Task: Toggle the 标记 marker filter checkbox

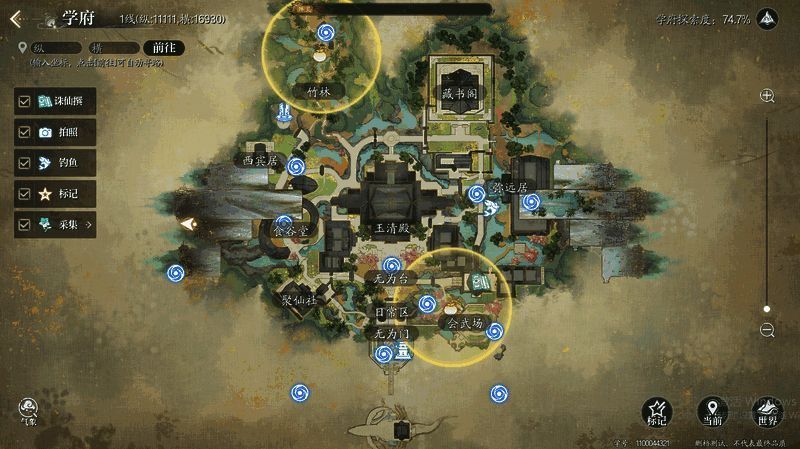Action: [x=23, y=194]
